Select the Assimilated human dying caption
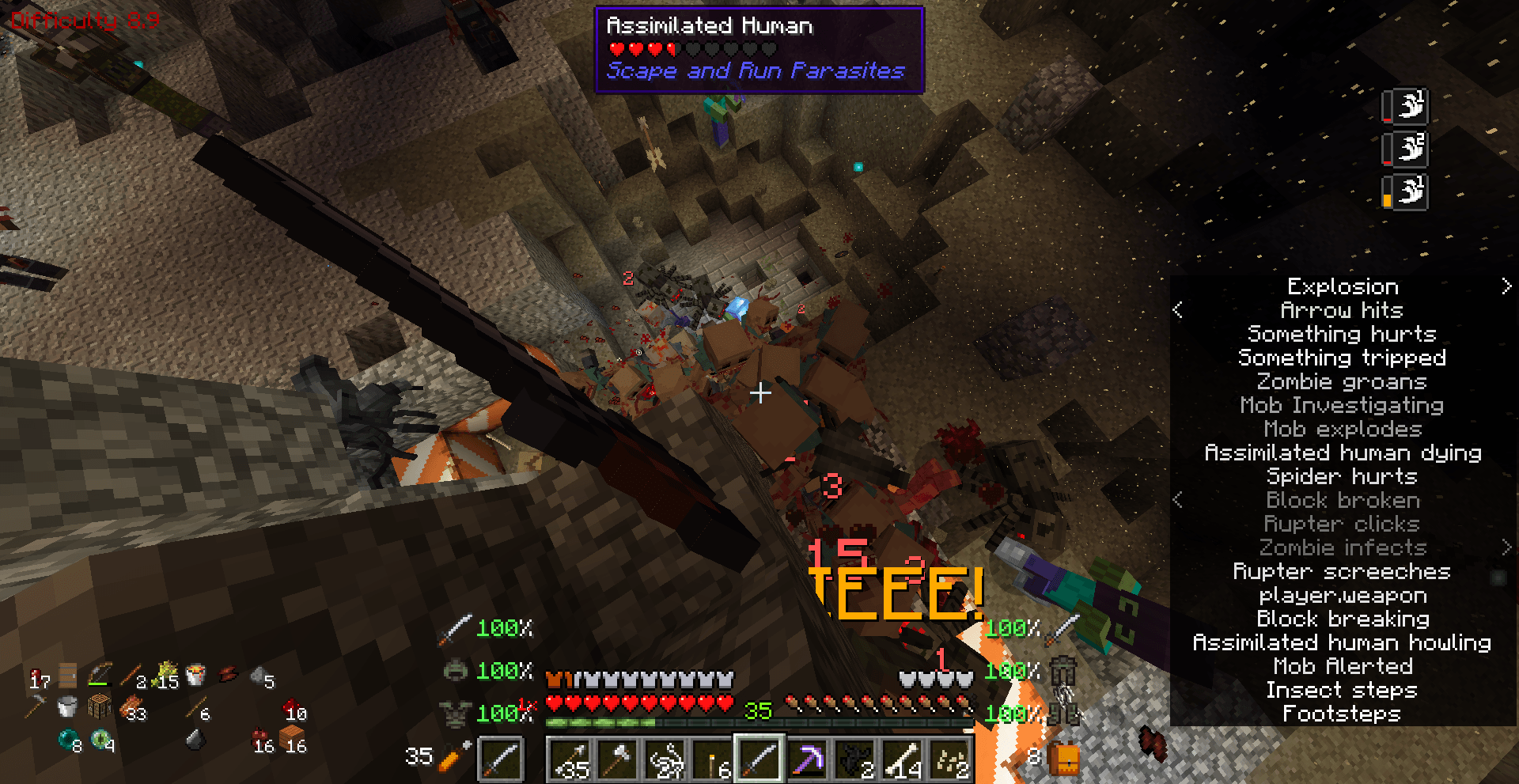This screenshot has height=784, width=1519. [1343, 453]
